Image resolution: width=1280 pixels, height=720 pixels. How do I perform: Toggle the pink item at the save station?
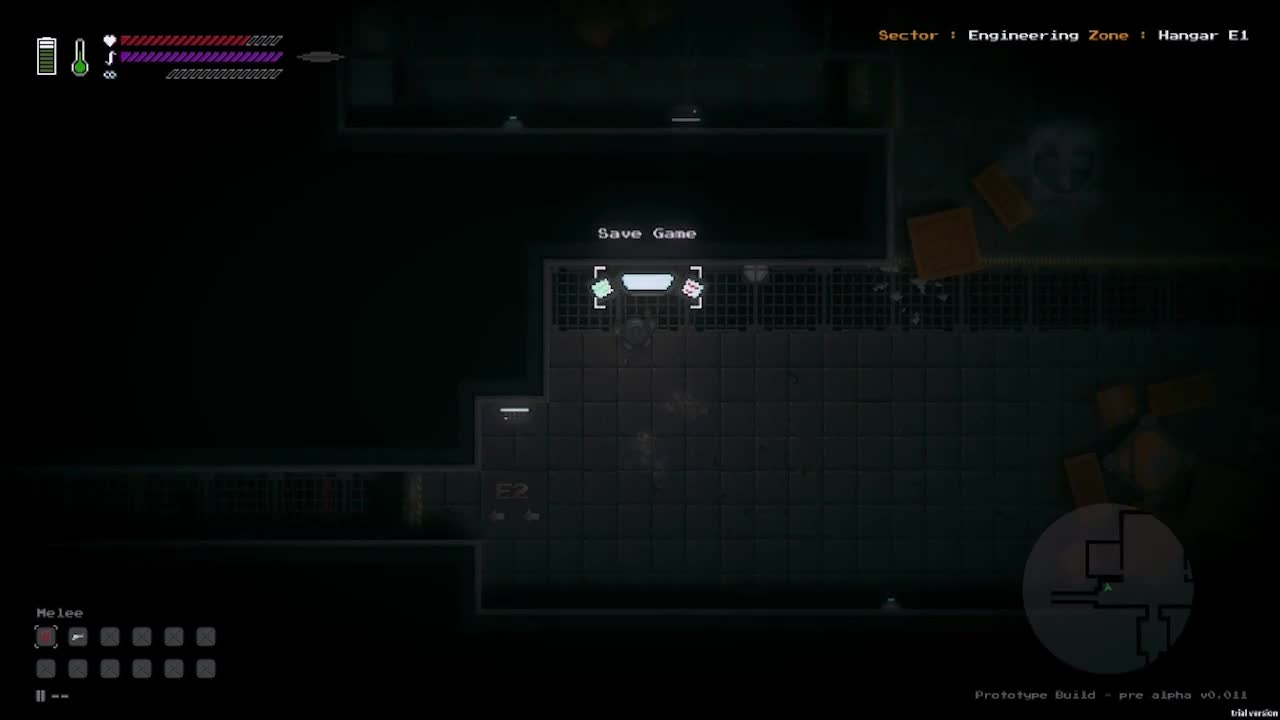pyautogui.click(x=692, y=288)
